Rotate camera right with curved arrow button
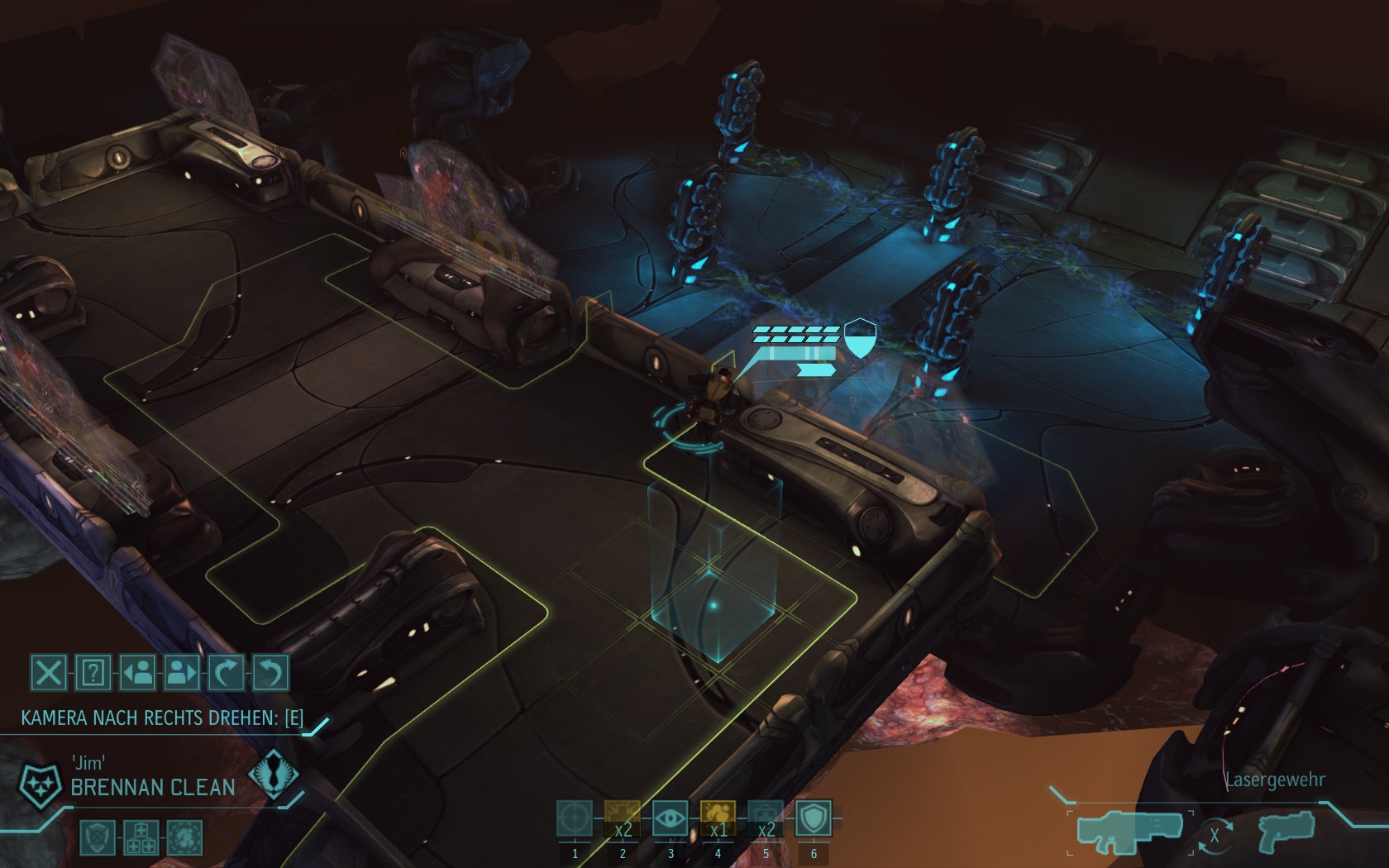This screenshot has height=868, width=1389. coord(226,673)
